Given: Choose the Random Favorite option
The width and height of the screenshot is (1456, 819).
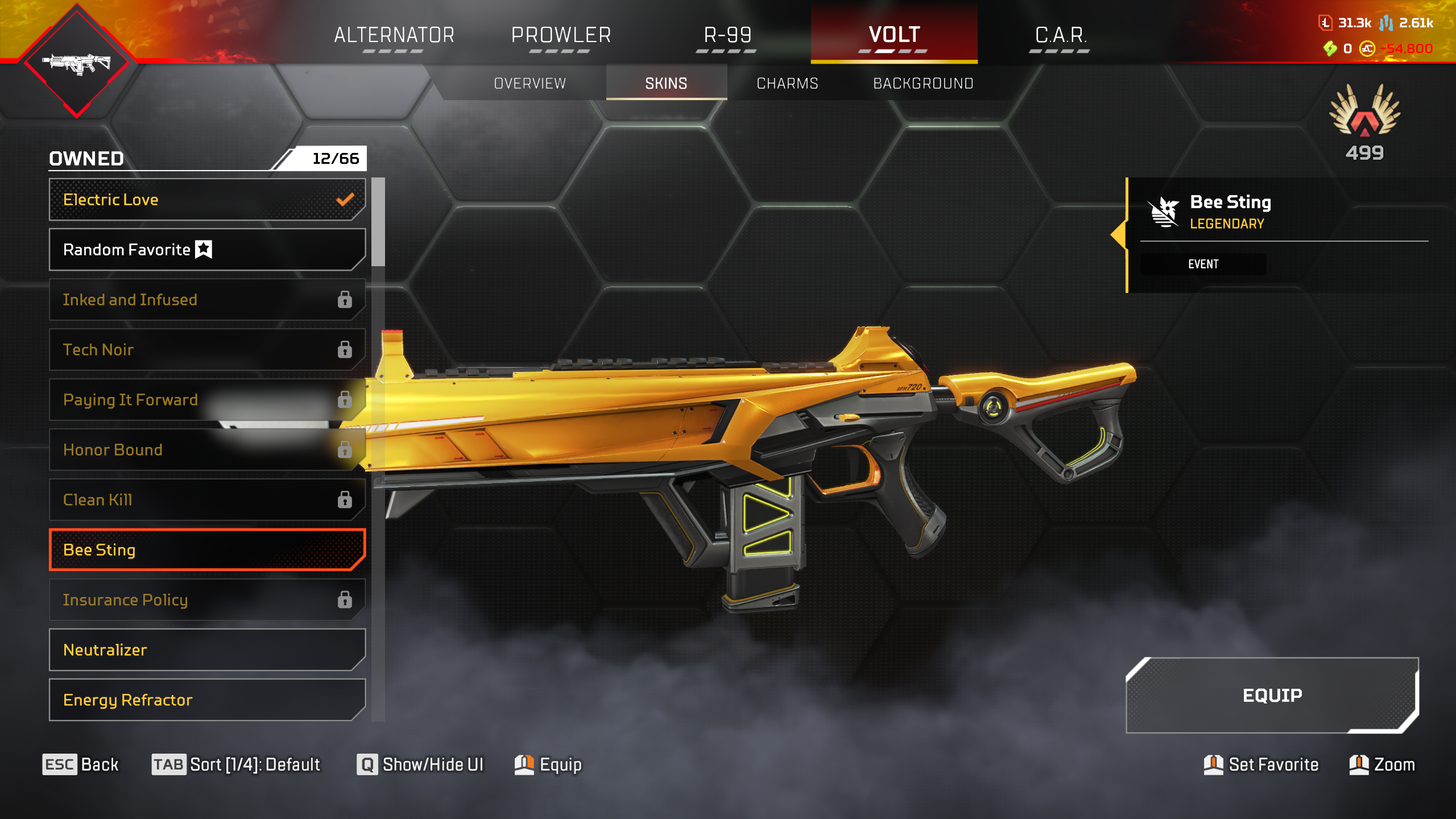Looking at the screenshot, I should [x=207, y=250].
